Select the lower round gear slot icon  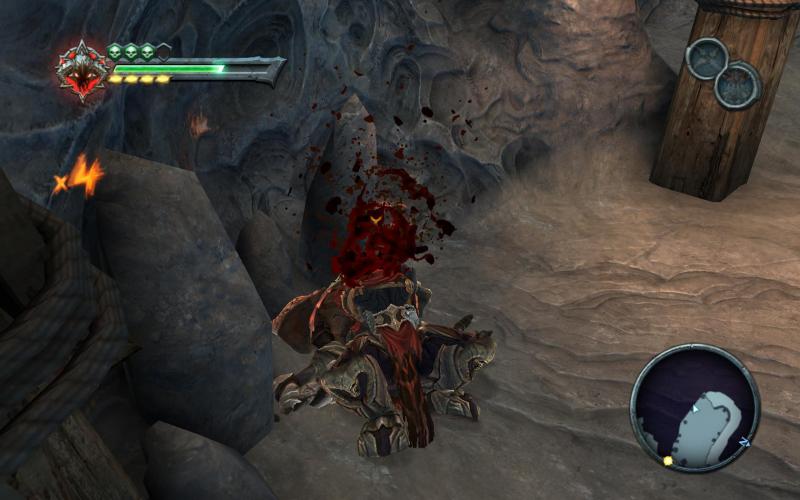tap(738, 85)
